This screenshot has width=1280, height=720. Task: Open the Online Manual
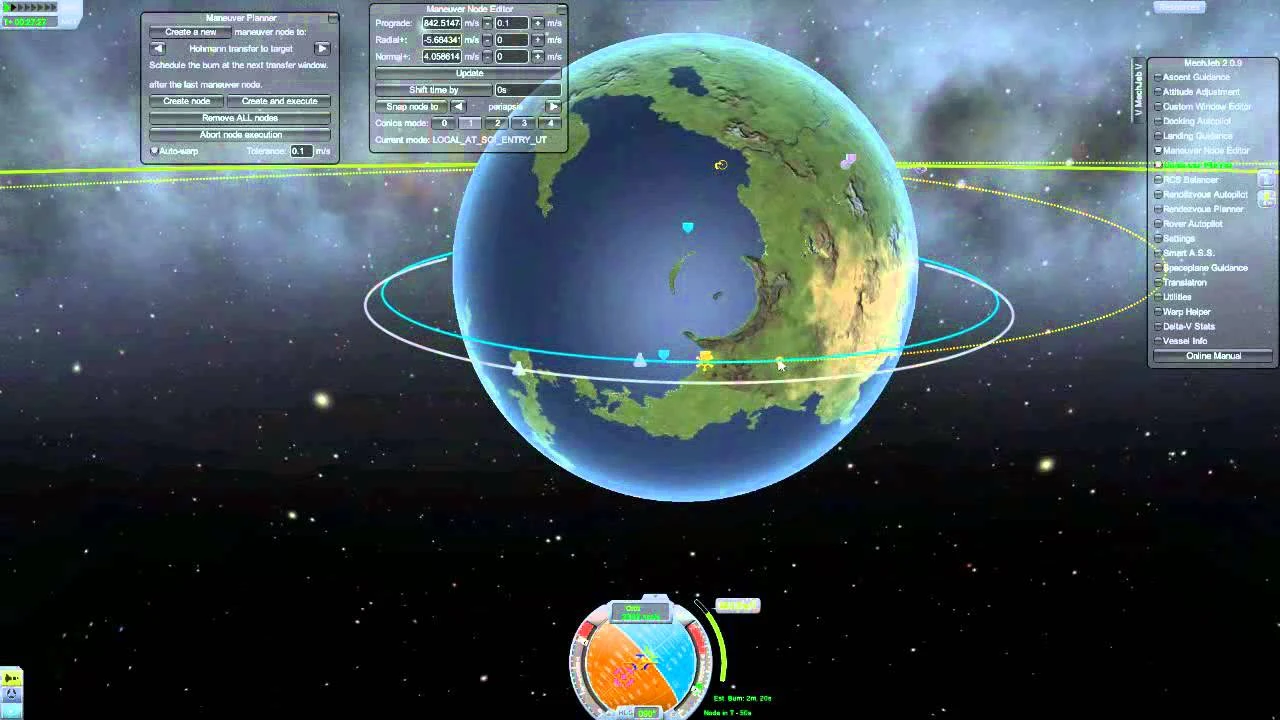pos(1212,355)
